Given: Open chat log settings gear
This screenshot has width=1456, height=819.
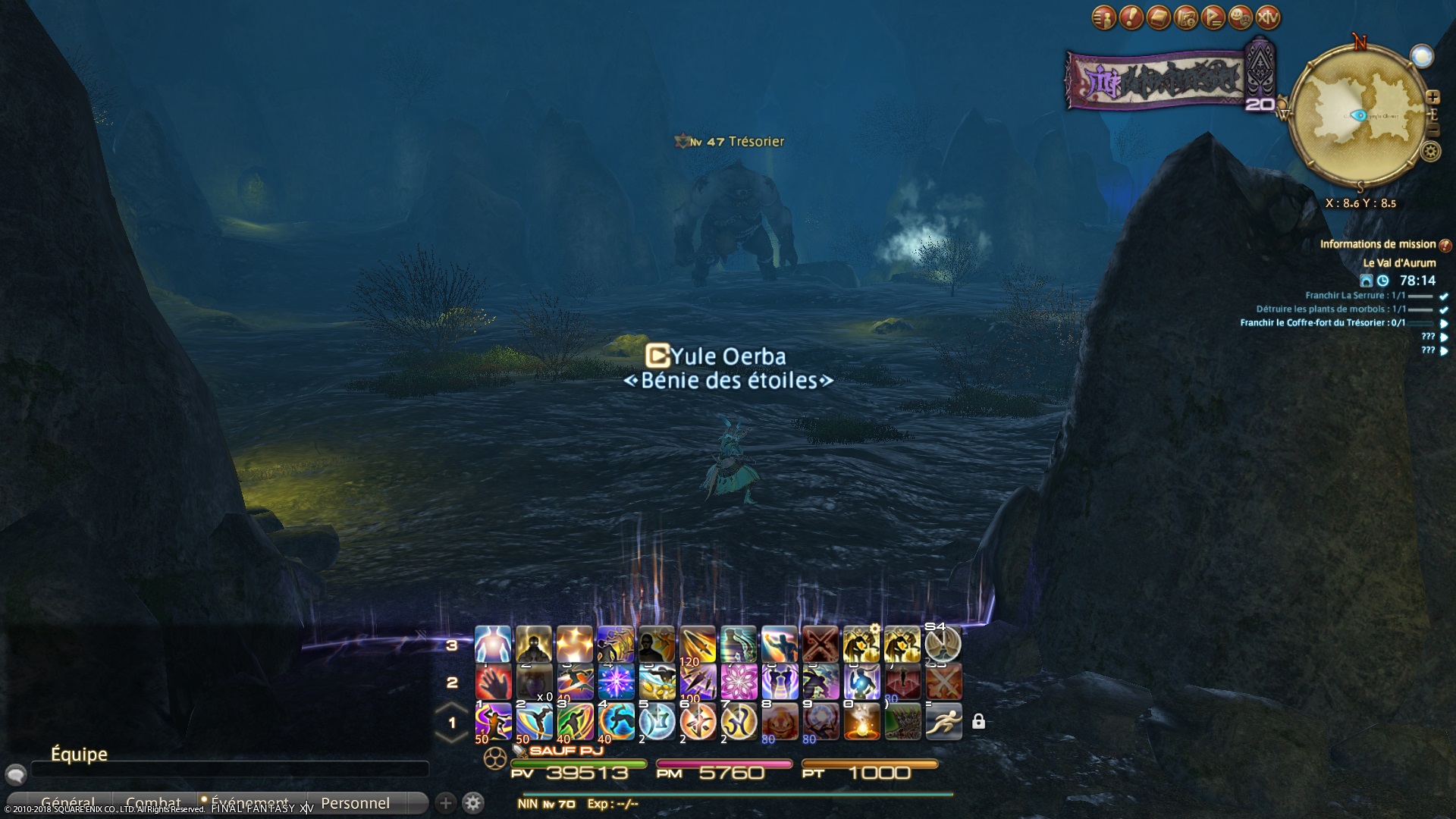Looking at the screenshot, I should (x=472, y=803).
